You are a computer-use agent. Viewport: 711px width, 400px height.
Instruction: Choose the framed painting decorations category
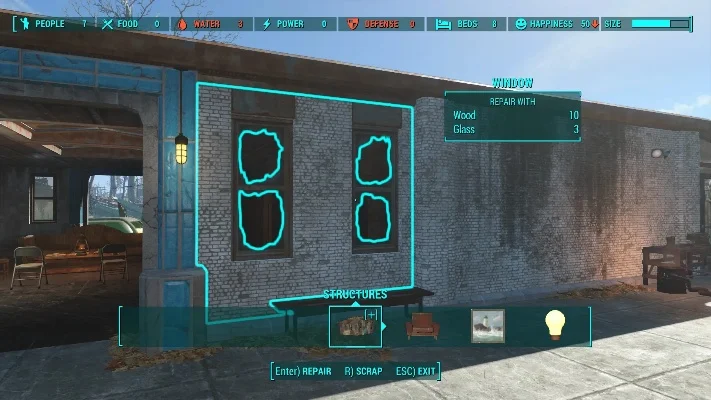488,326
